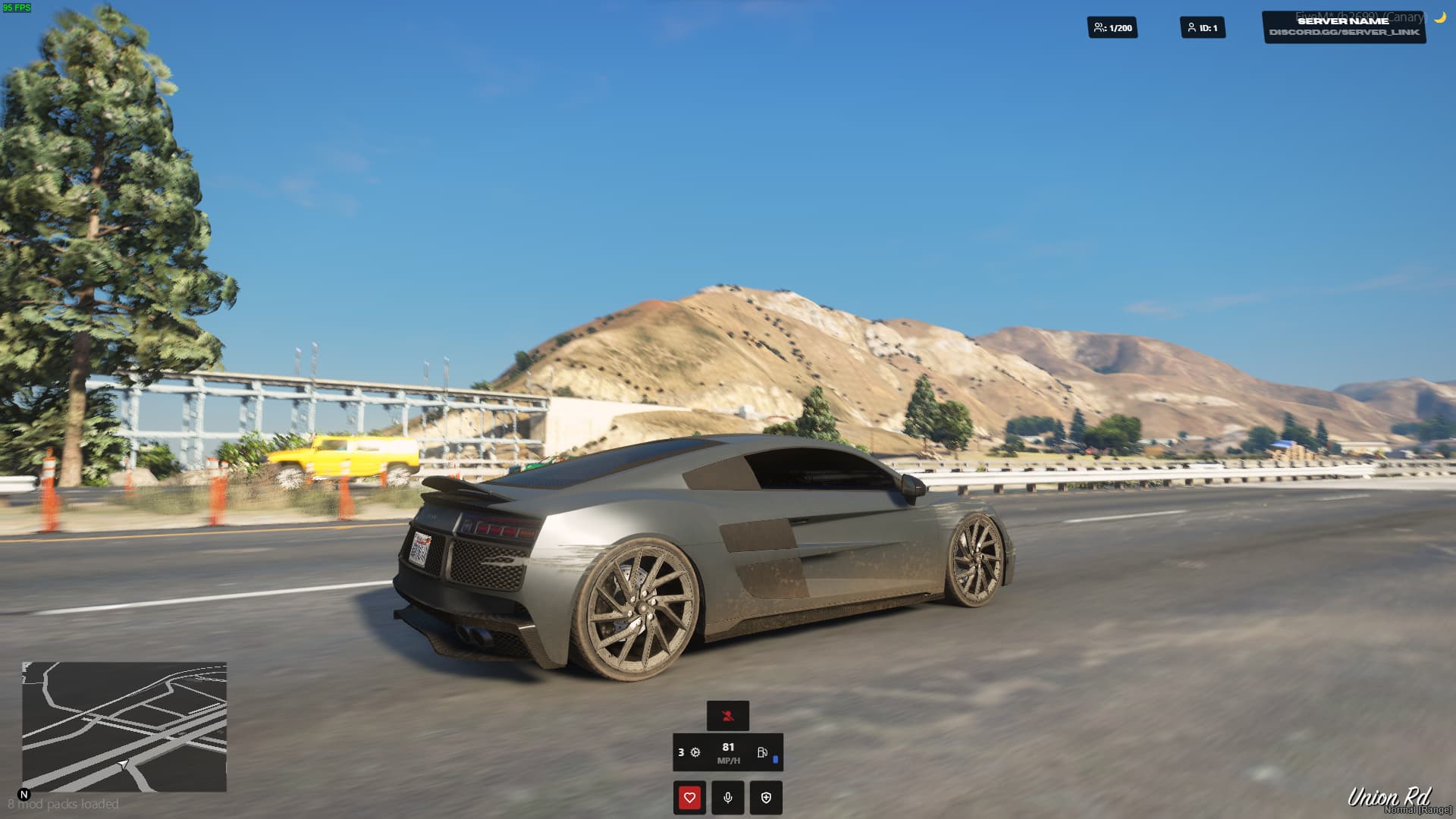The image size is (1456, 819).
Task: Toggle the health display button
Action: click(689, 797)
